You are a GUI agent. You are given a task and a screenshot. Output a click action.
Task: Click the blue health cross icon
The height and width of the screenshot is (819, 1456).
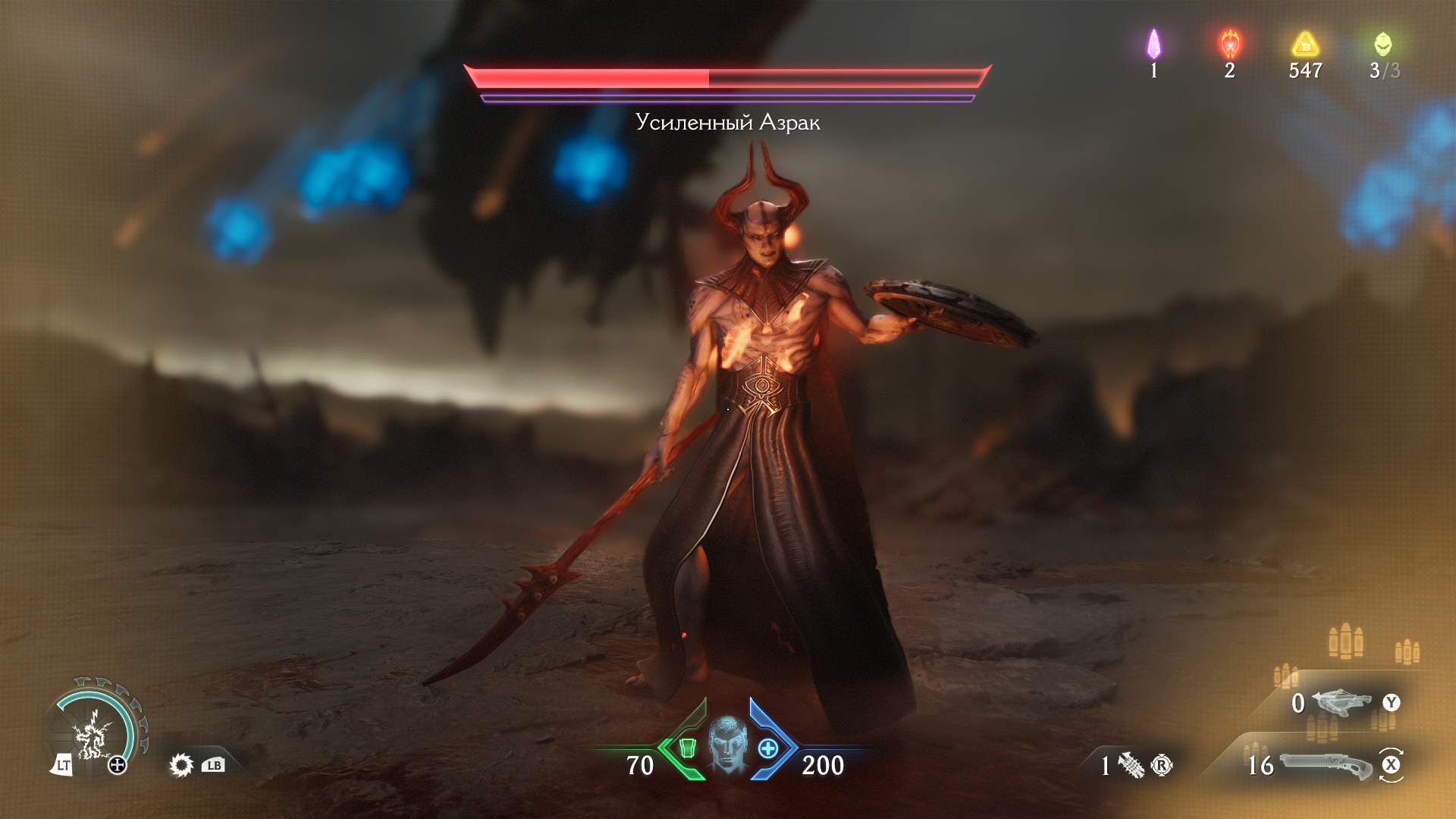(x=768, y=748)
